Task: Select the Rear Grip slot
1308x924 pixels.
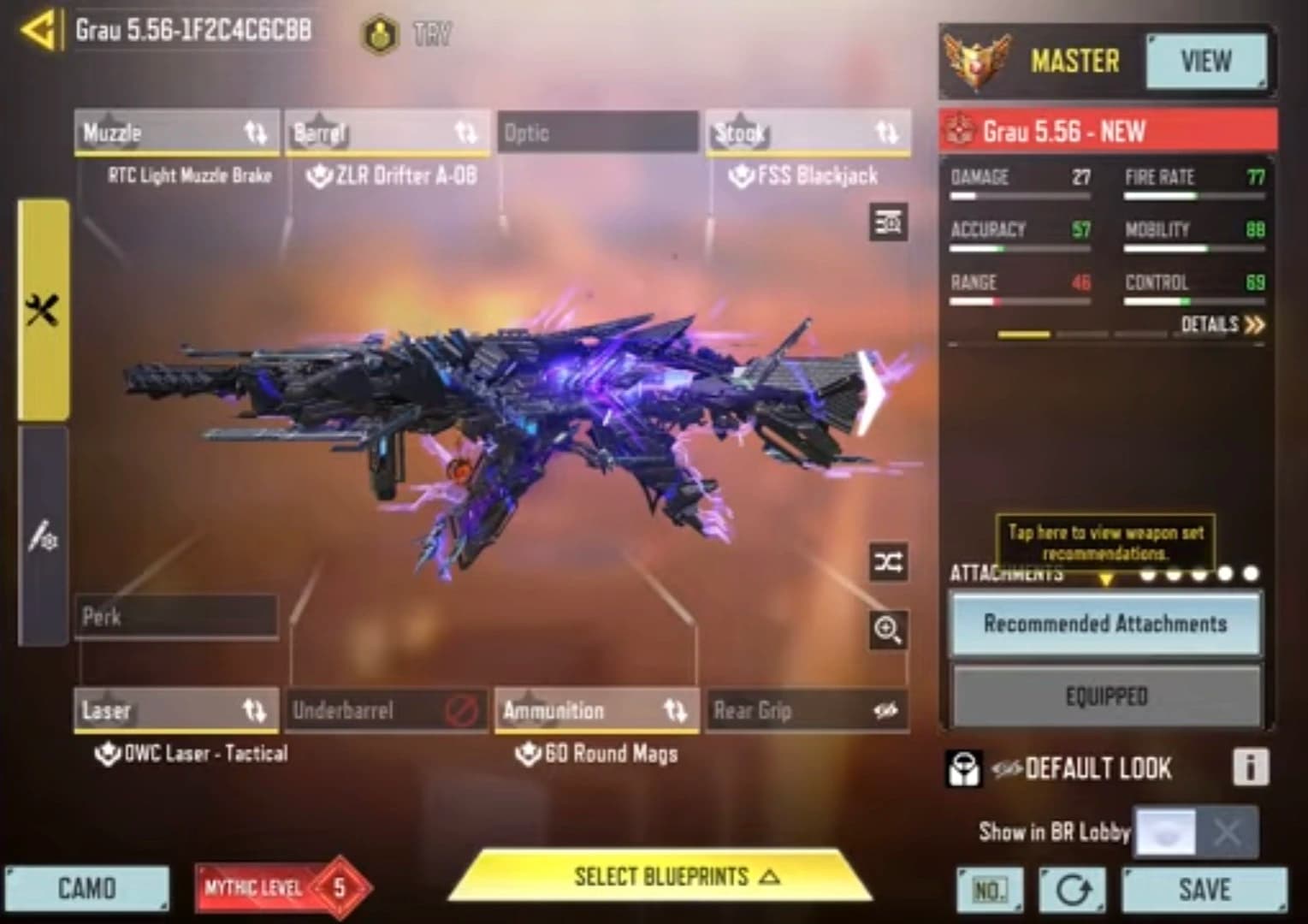Action: point(808,710)
